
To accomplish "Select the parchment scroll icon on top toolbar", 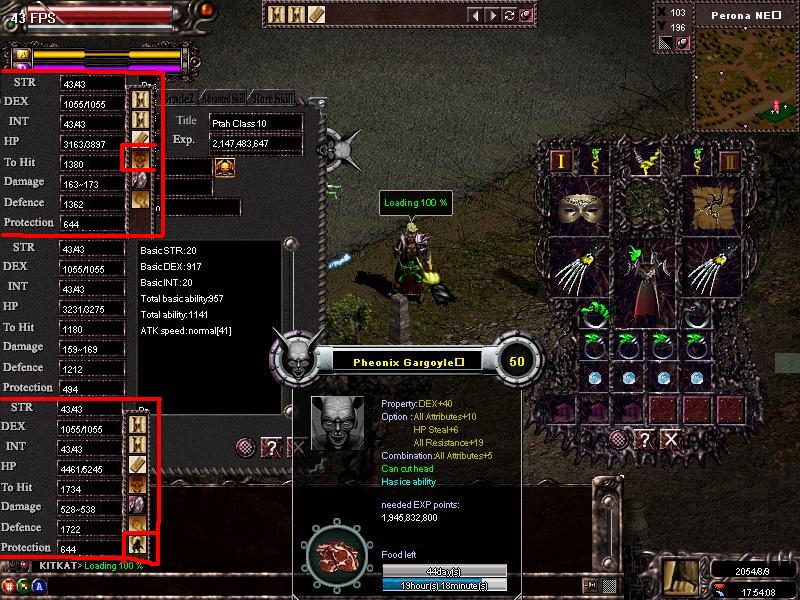I will click(316, 15).
